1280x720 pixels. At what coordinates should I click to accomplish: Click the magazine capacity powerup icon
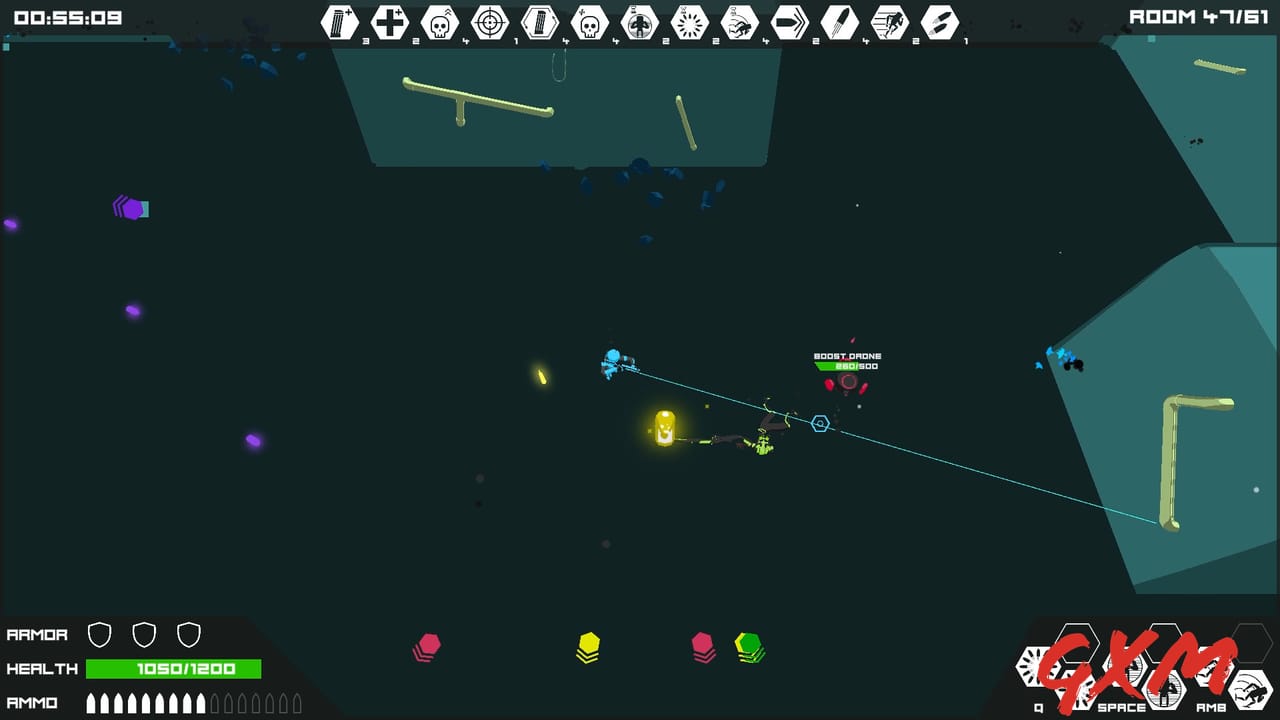(x=539, y=22)
